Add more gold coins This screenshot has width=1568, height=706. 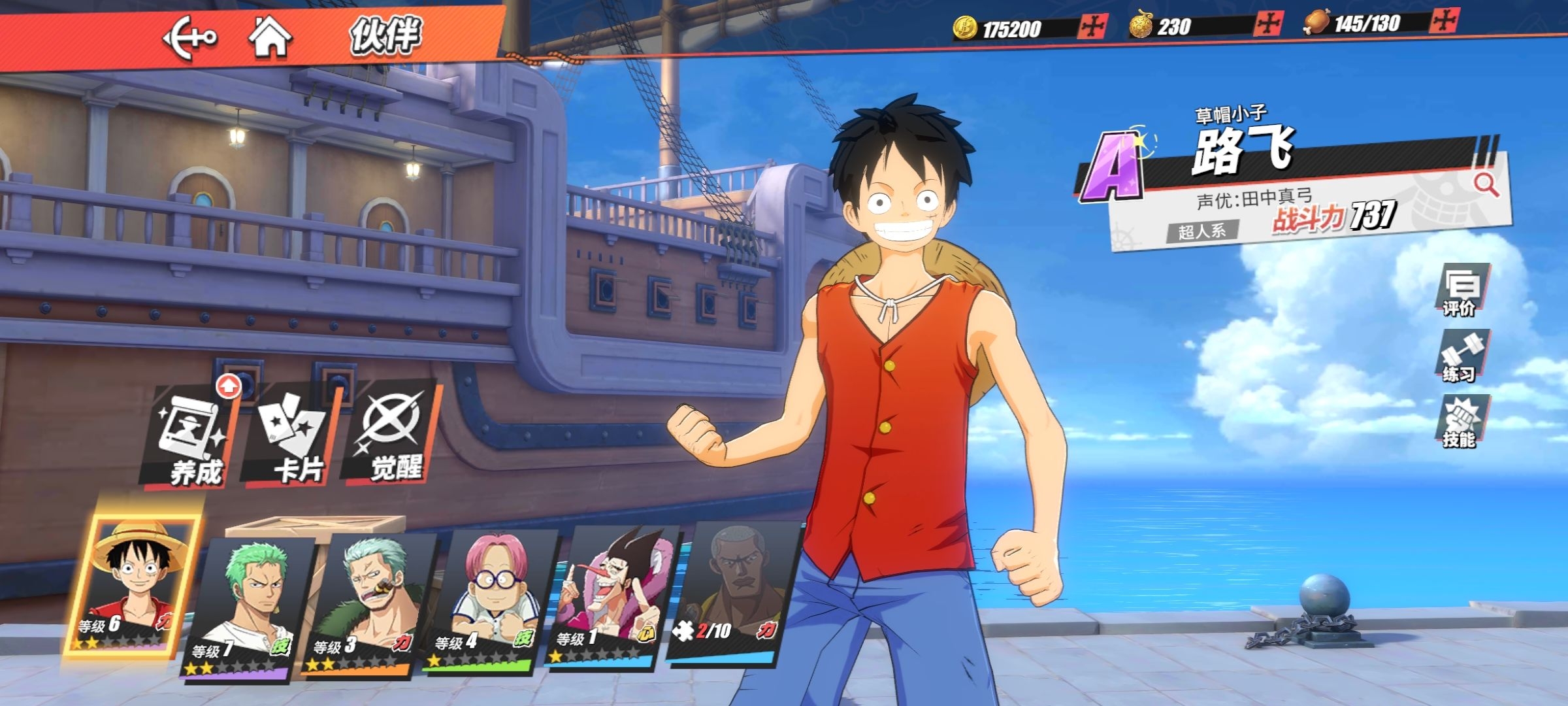(1092, 27)
